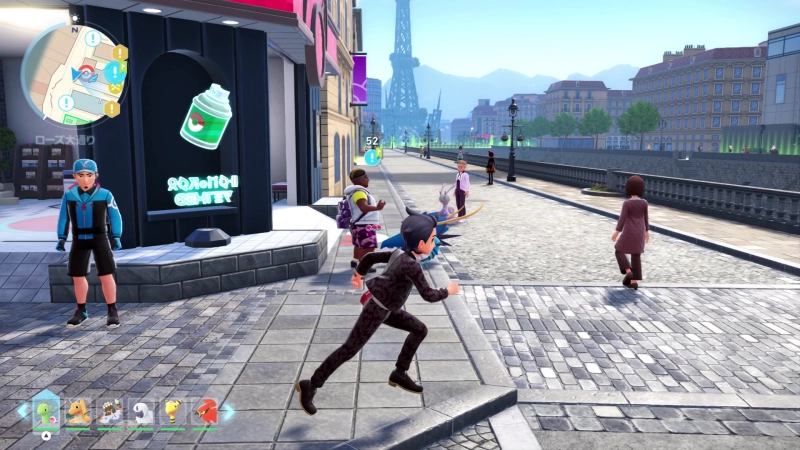Select the large blue exclamation marker on minimap

click(x=113, y=73)
